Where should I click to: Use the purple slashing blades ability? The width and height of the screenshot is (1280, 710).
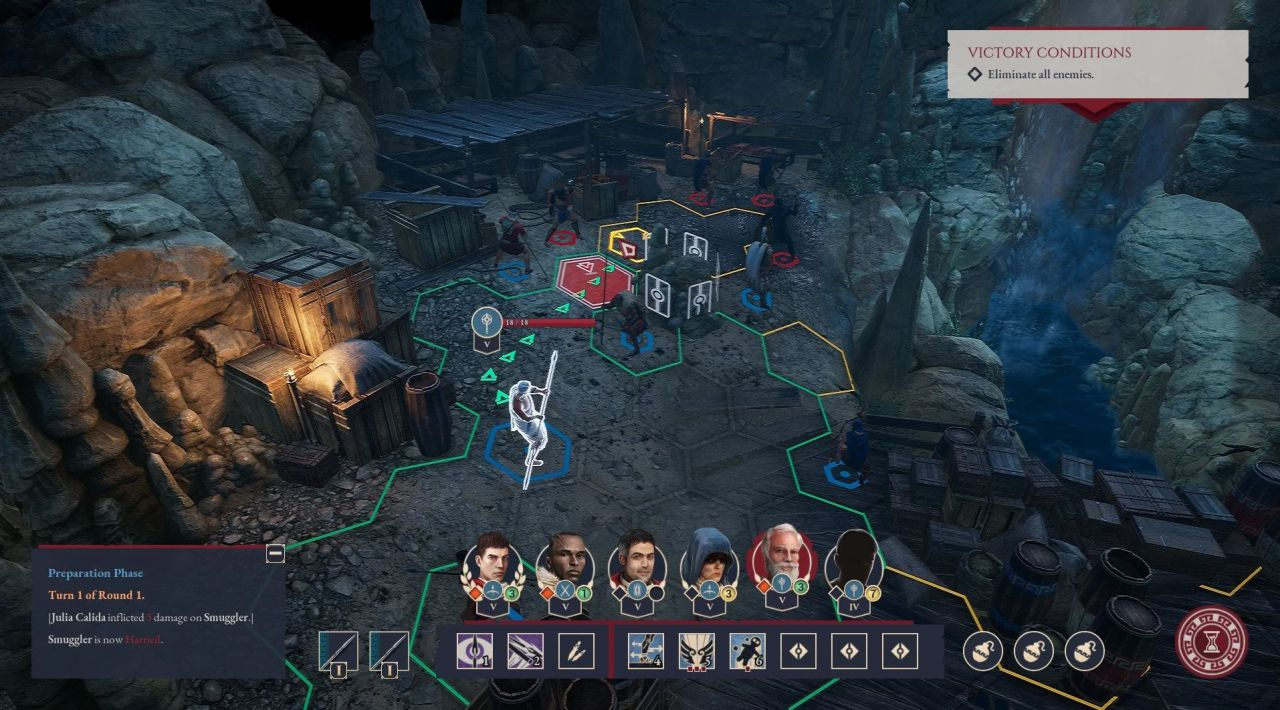coord(523,652)
